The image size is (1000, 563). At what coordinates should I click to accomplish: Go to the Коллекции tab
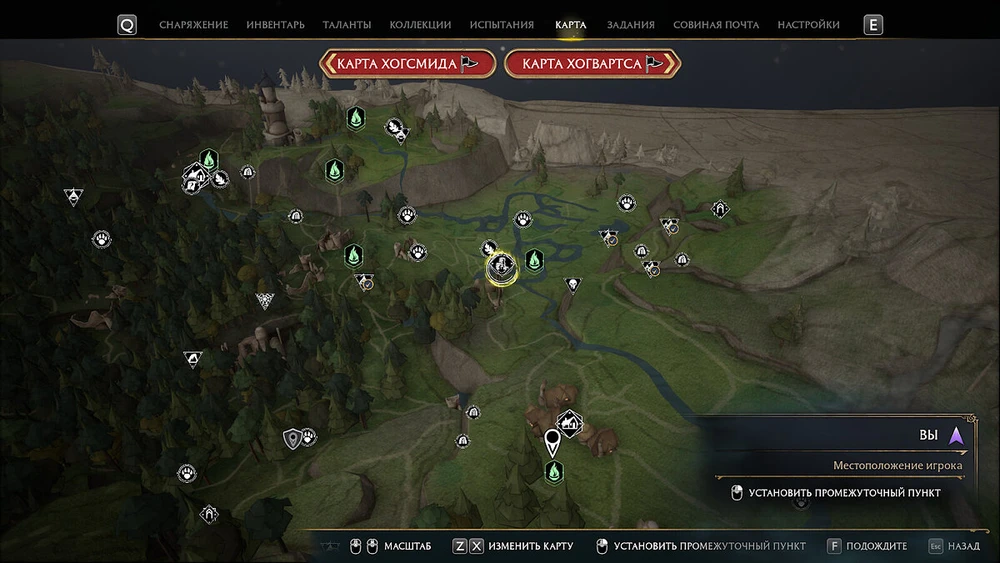point(420,25)
